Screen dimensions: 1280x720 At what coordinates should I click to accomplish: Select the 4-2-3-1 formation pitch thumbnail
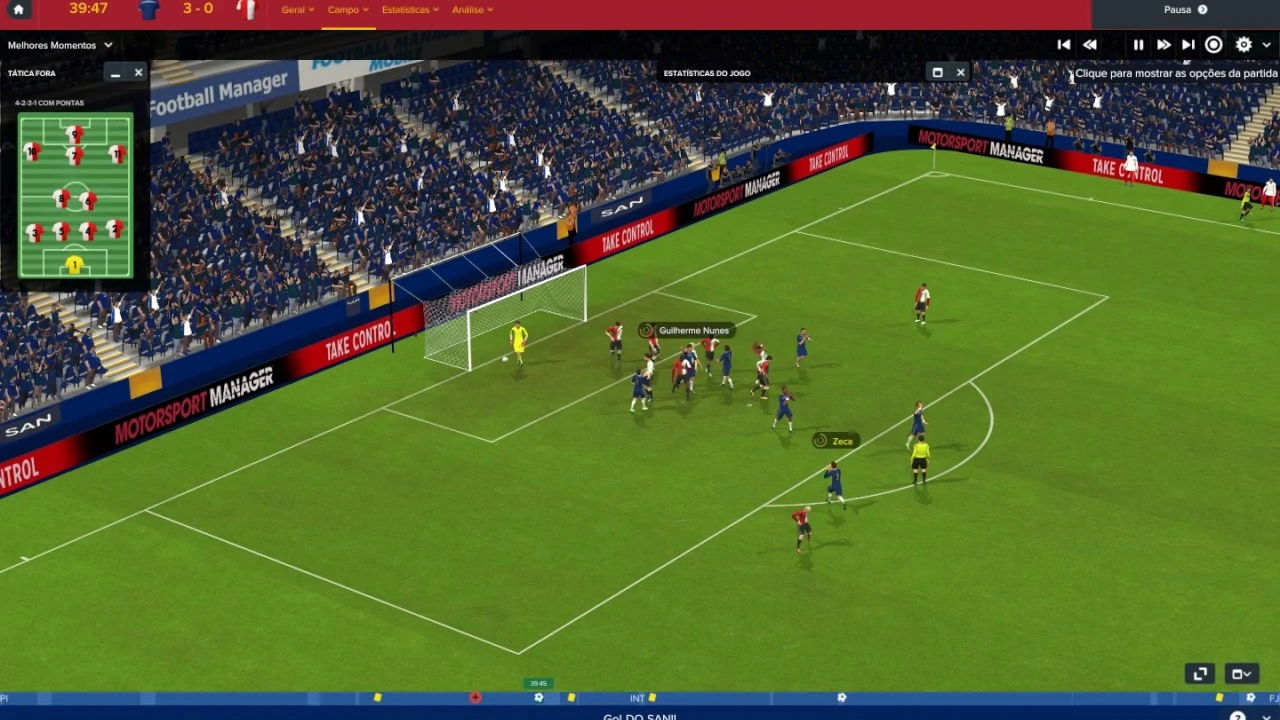coord(75,193)
